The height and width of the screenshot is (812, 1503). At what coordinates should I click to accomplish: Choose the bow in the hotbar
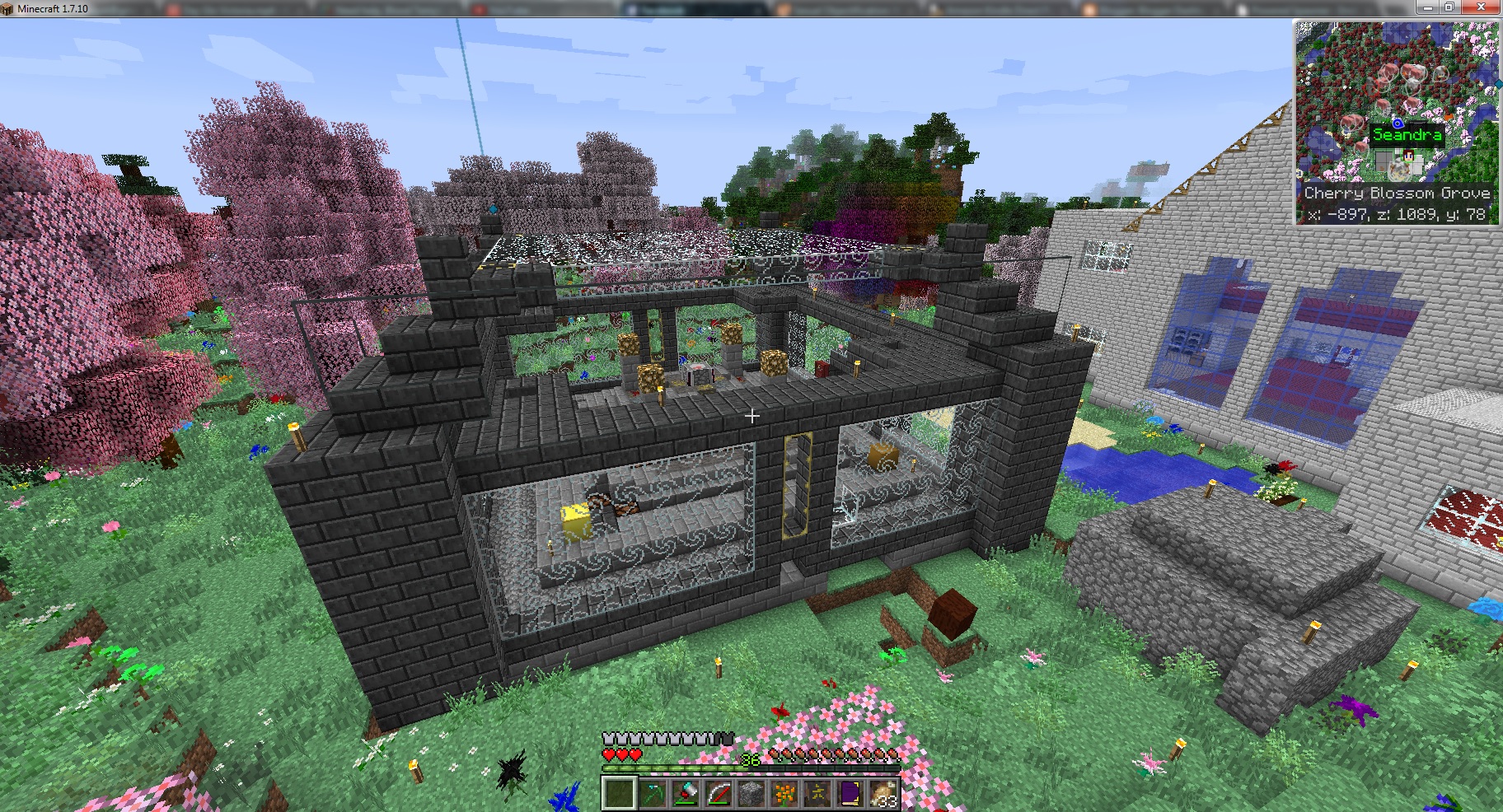pyautogui.click(x=718, y=794)
